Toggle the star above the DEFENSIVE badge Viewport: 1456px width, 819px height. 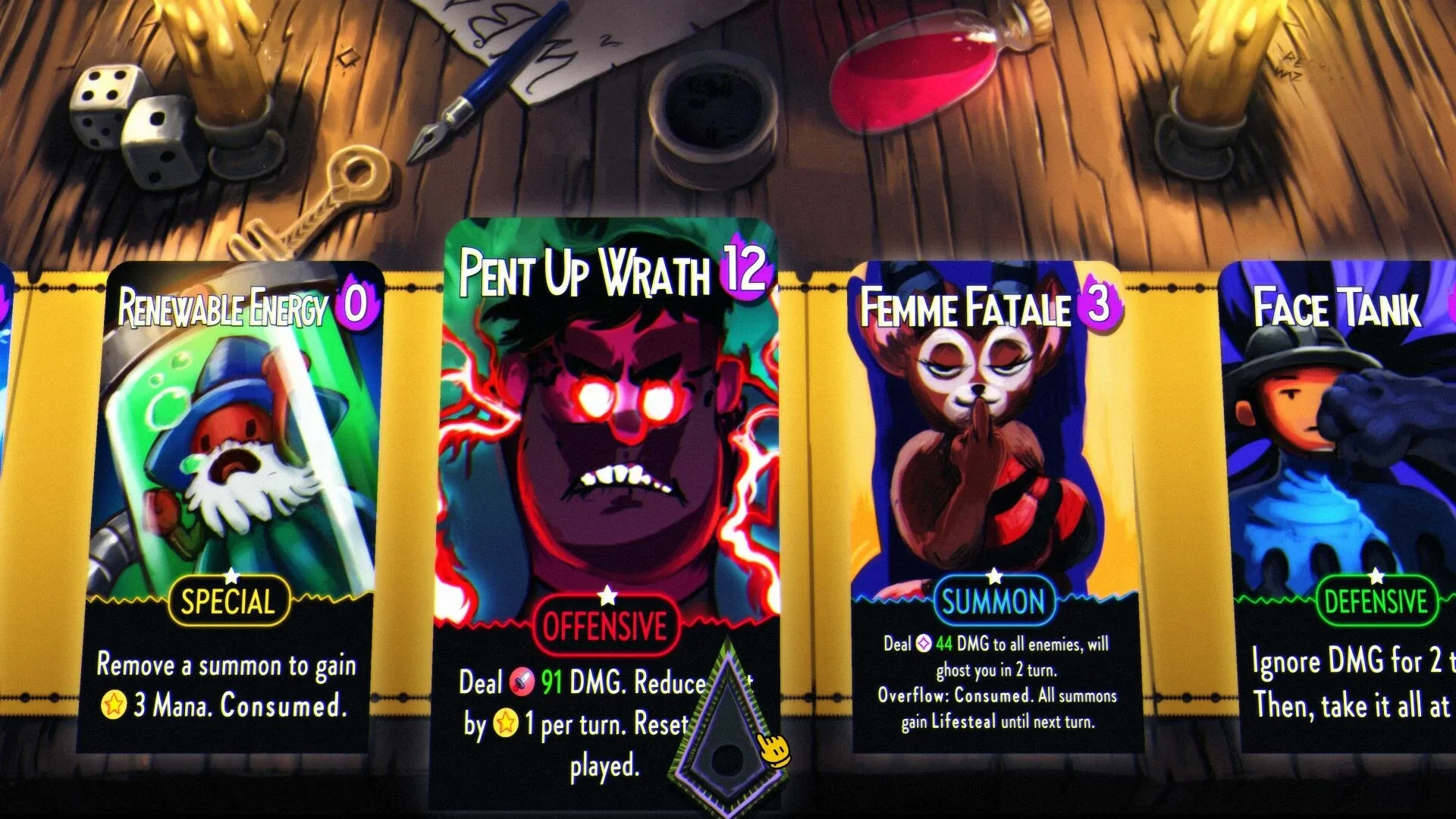coord(1376,576)
